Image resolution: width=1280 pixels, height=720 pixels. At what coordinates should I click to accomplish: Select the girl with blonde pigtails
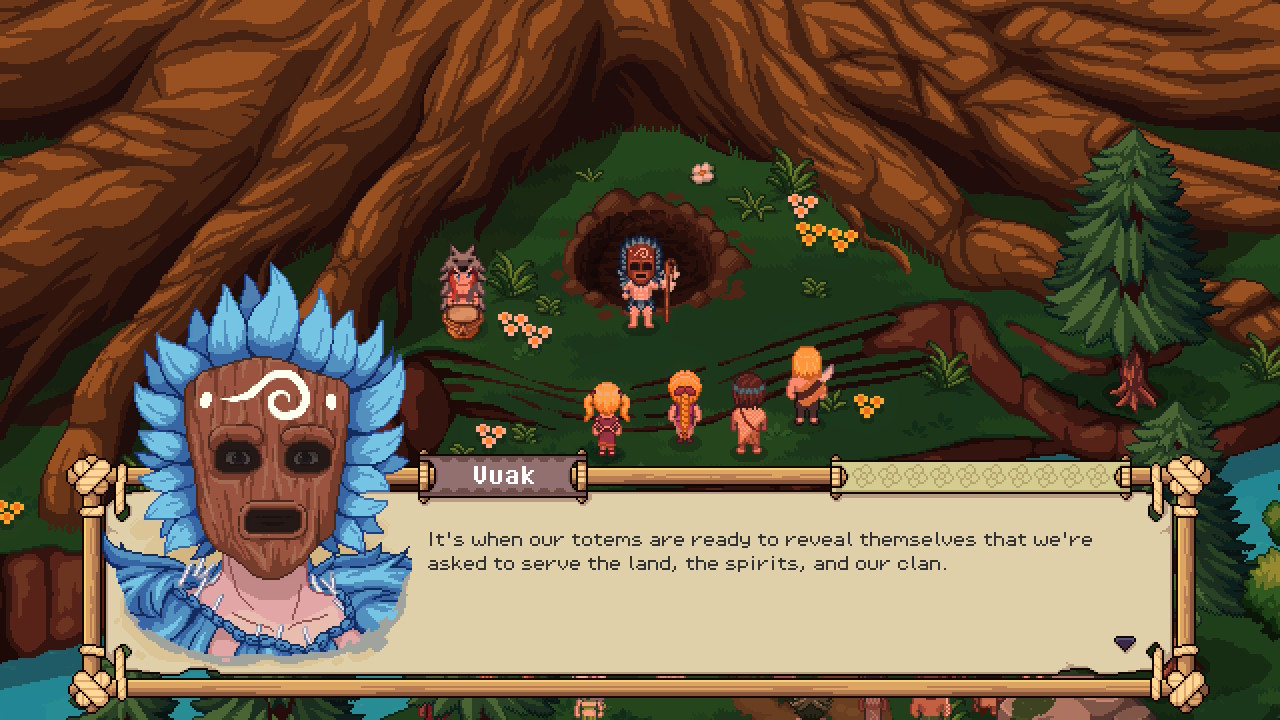point(605,415)
